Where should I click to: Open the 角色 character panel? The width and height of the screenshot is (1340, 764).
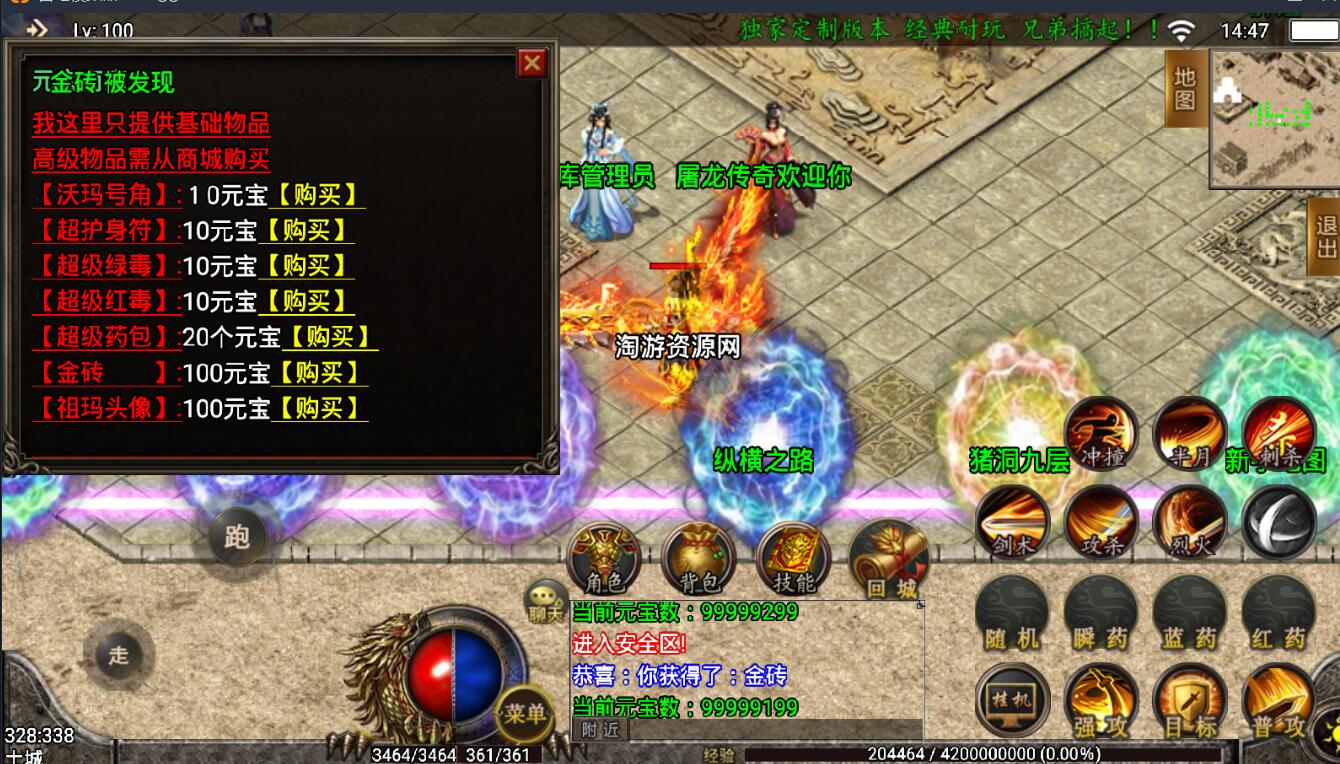pos(605,560)
